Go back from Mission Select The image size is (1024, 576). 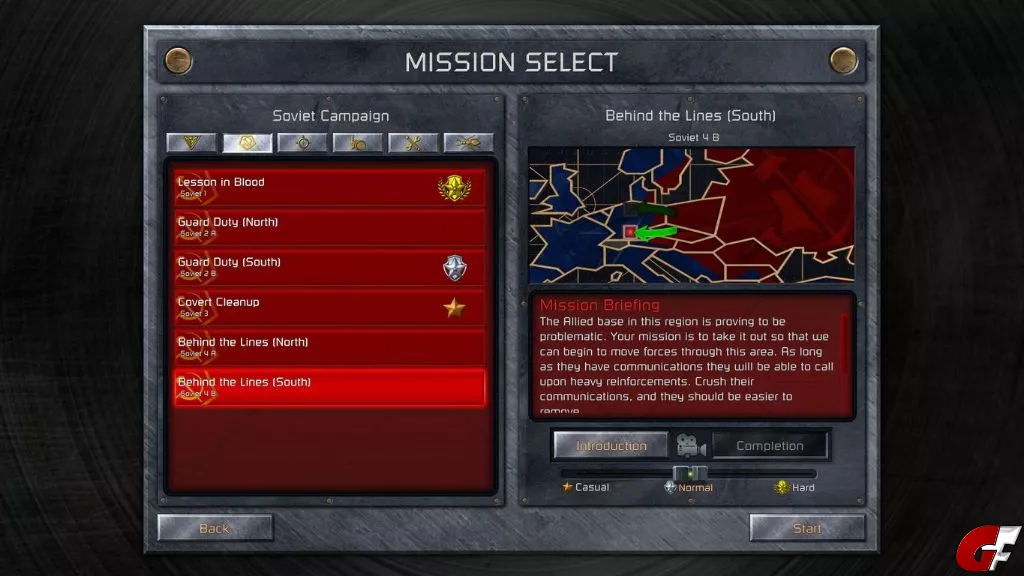[x=215, y=528]
